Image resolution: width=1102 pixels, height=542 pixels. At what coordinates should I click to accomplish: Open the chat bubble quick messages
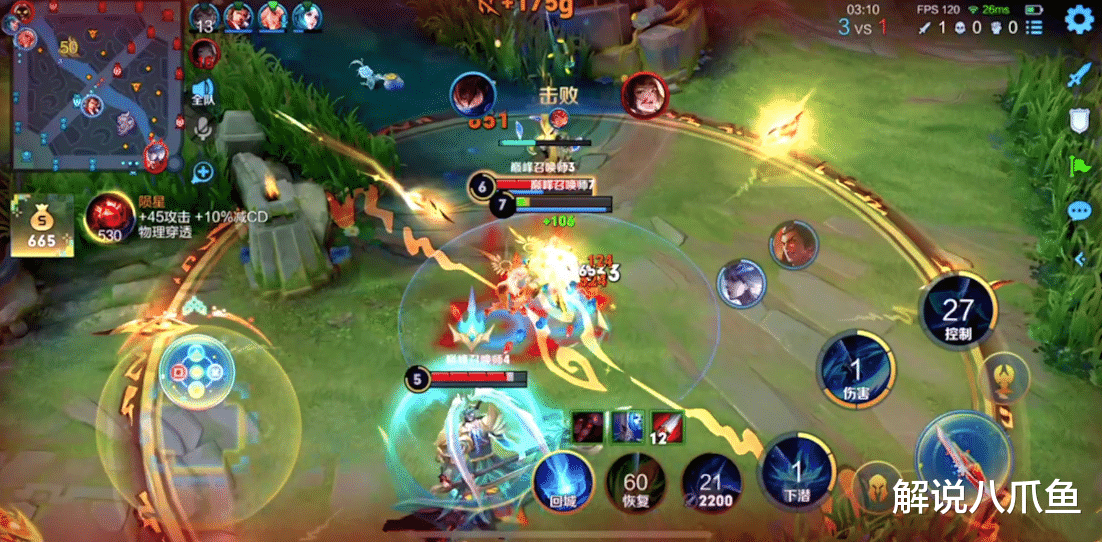[x=1079, y=211]
